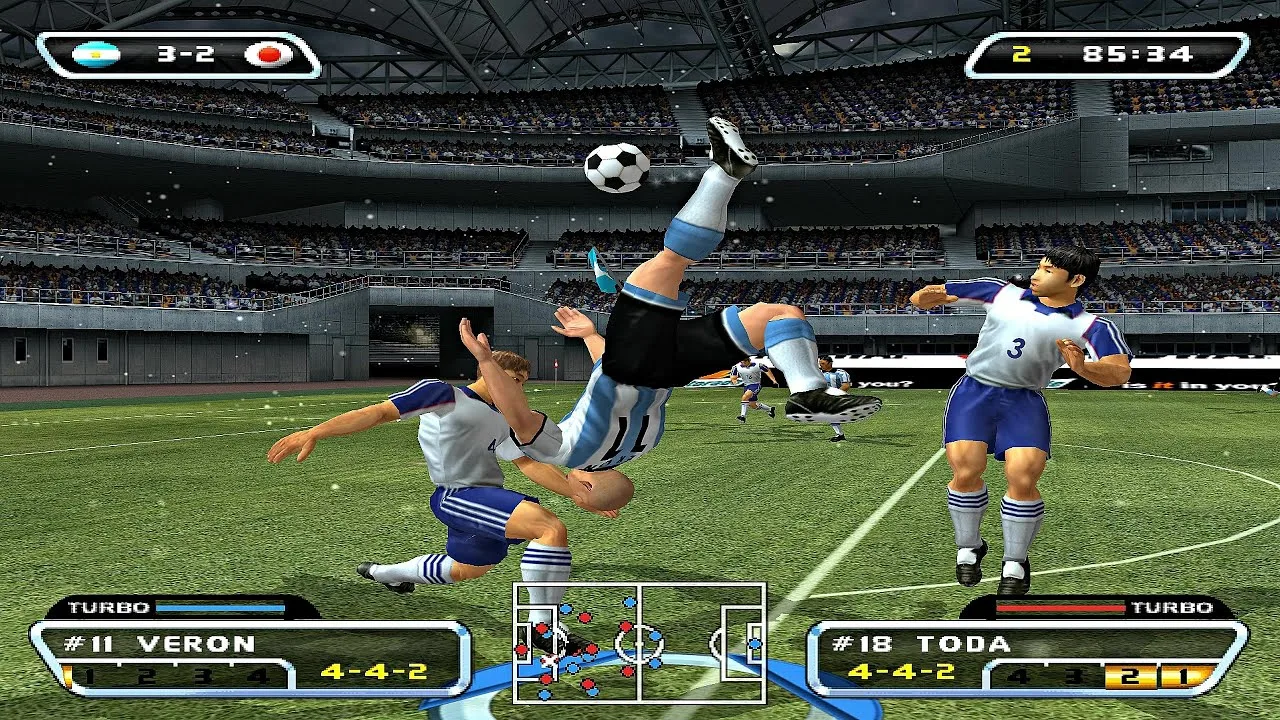Image resolution: width=1280 pixels, height=720 pixels.
Task: Click the pitch radar minimap
Action: [640, 643]
